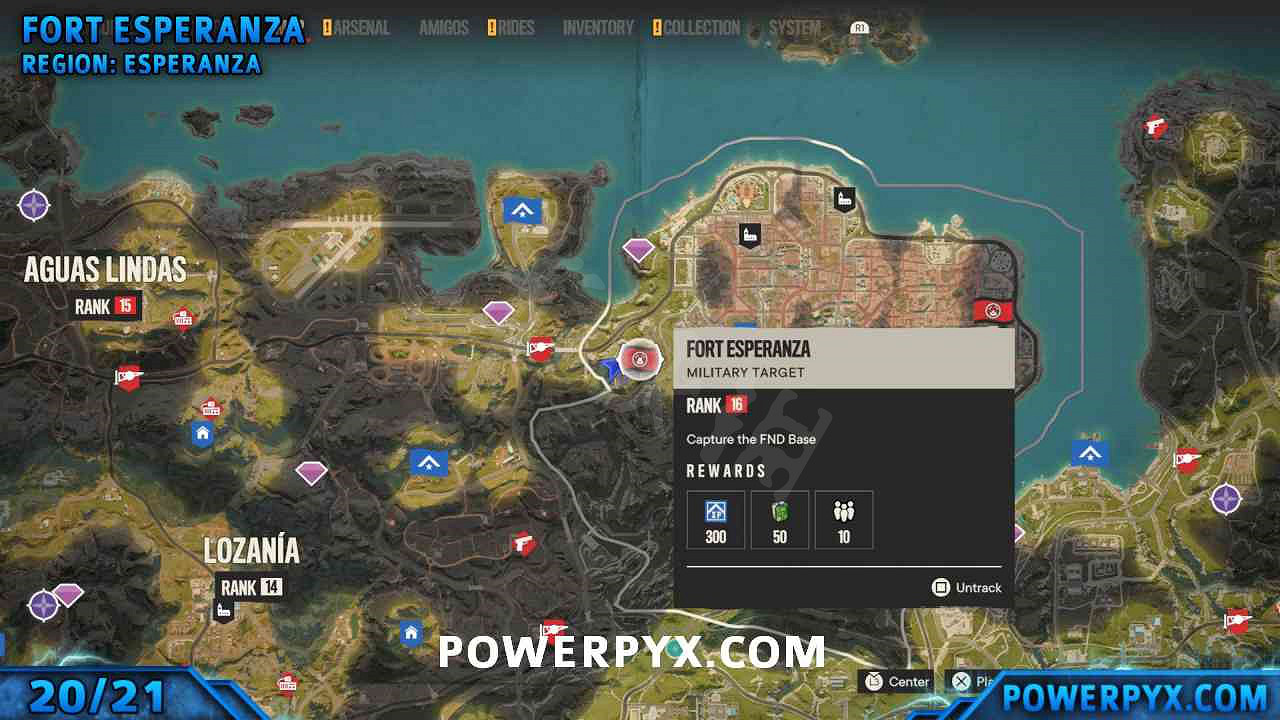Image resolution: width=1280 pixels, height=720 pixels.
Task: Select the green pesos reward icon showing 50
Action: click(779, 519)
